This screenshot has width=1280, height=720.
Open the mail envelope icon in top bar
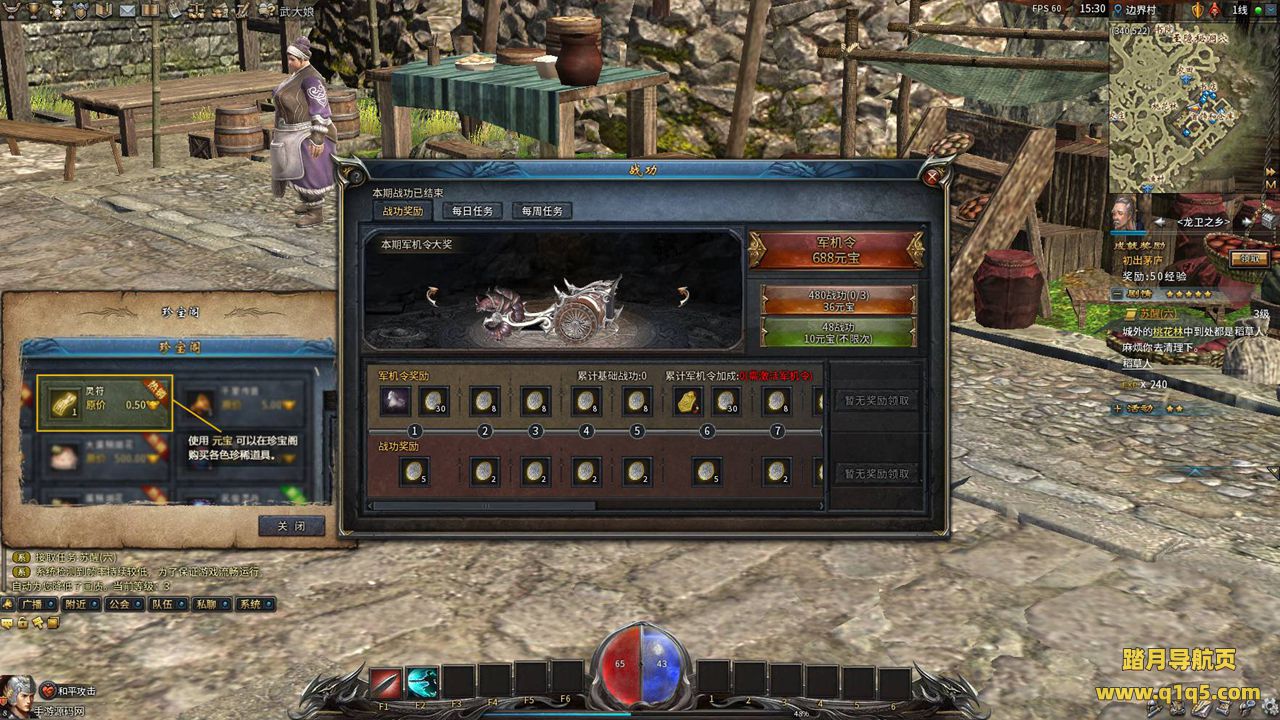[127, 10]
